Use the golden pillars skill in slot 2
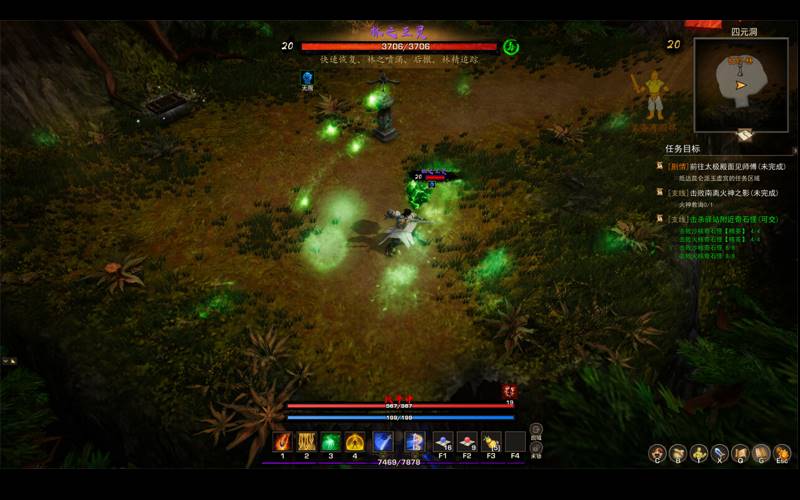The image size is (800, 500). 306,441
